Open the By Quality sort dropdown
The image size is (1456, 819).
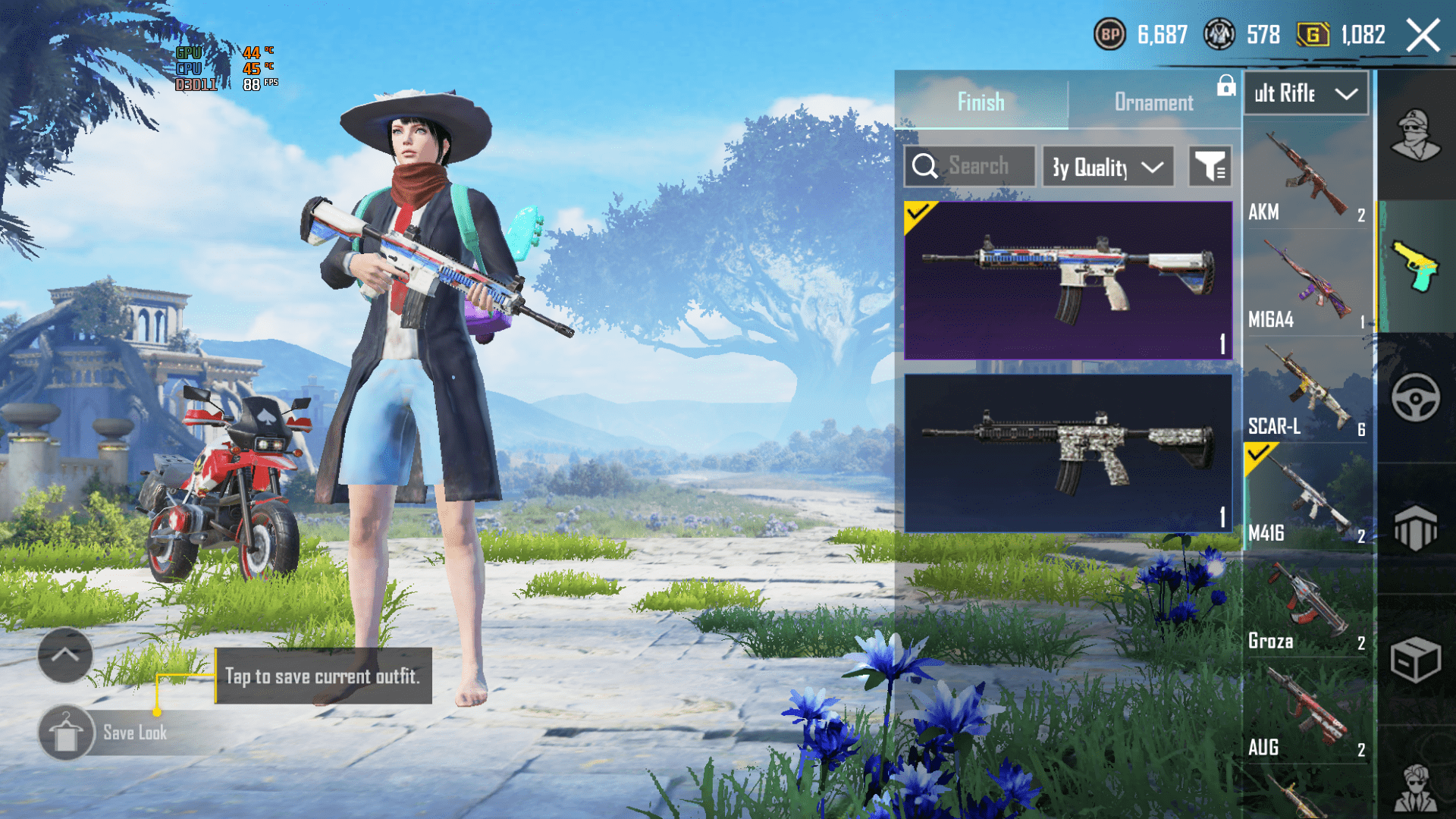pyautogui.click(x=1107, y=167)
